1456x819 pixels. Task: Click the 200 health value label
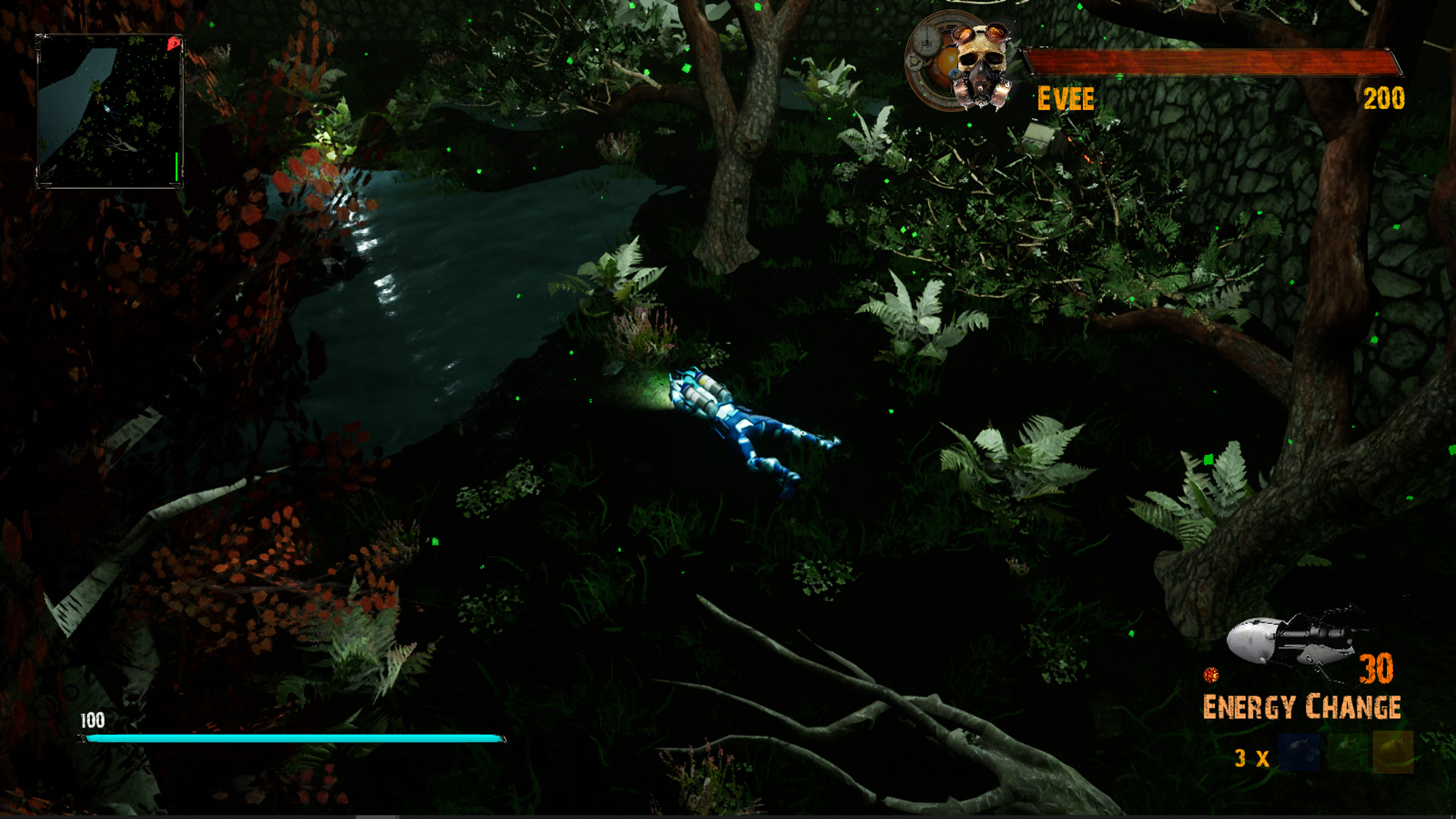click(1383, 97)
